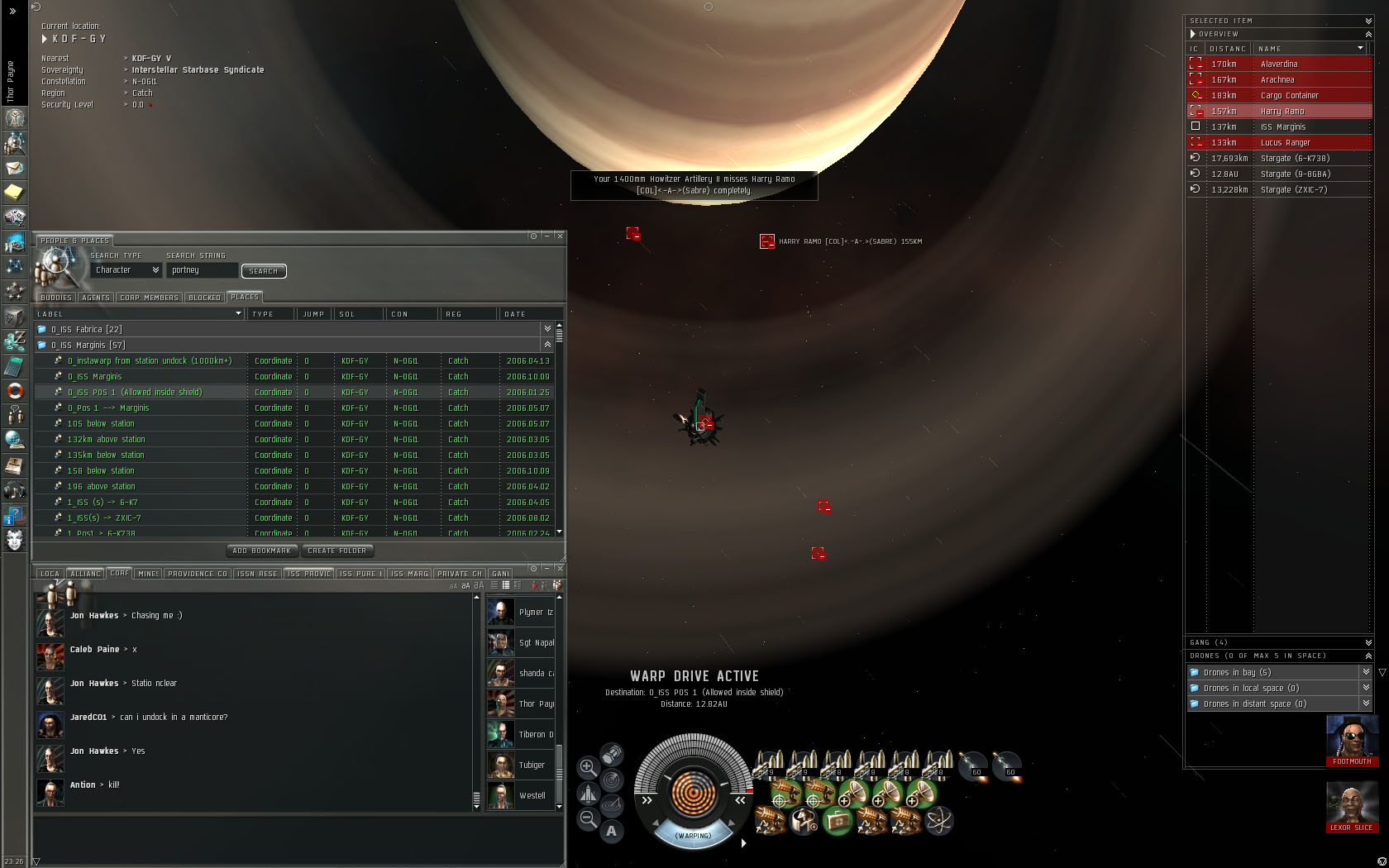Click the Search button in People & Places
The width and height of the screenshot is (1389, 868).
(263, 271)
